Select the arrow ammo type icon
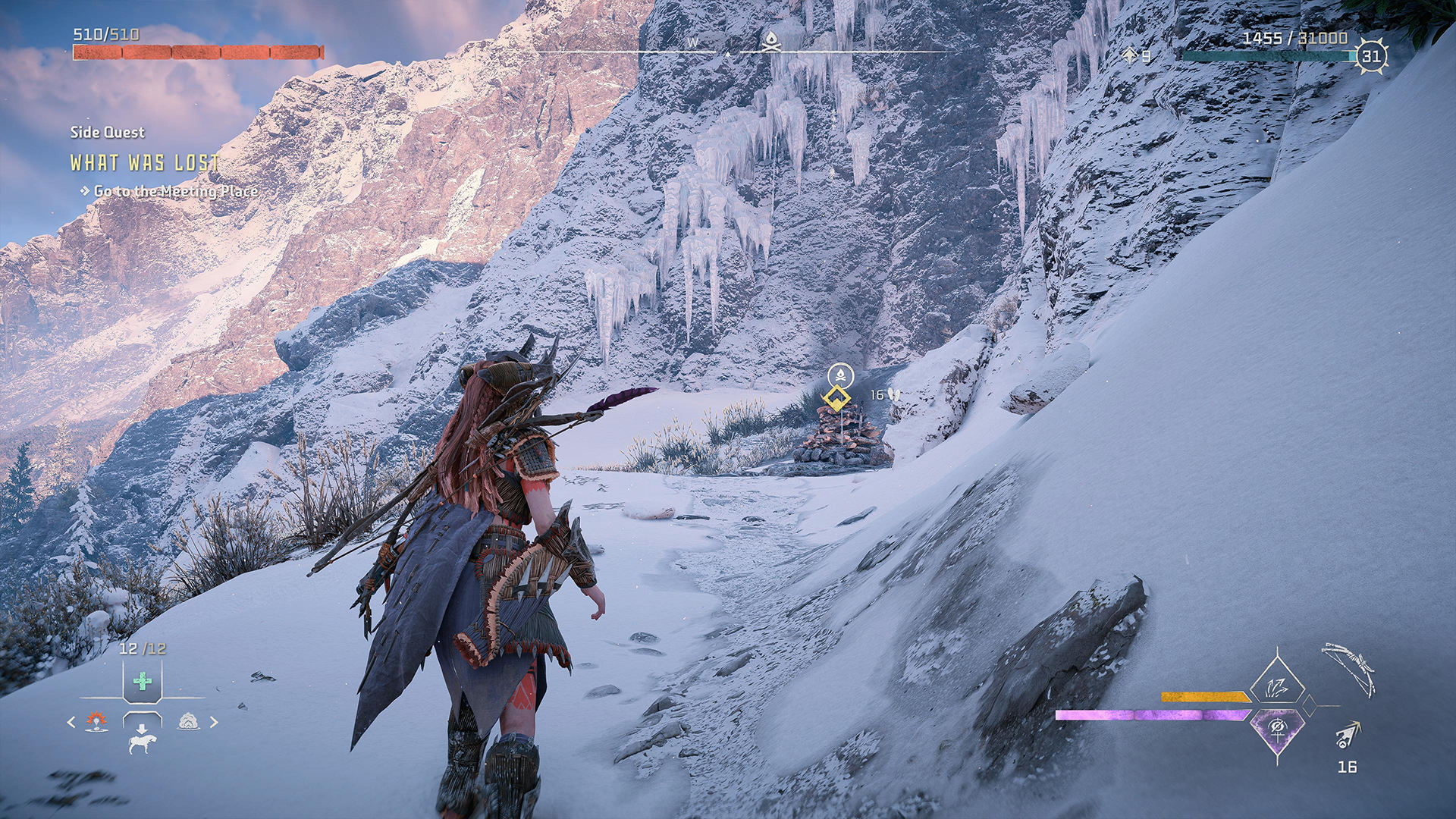Screen dimensions: 1456x819 (x=1347, y=735)
